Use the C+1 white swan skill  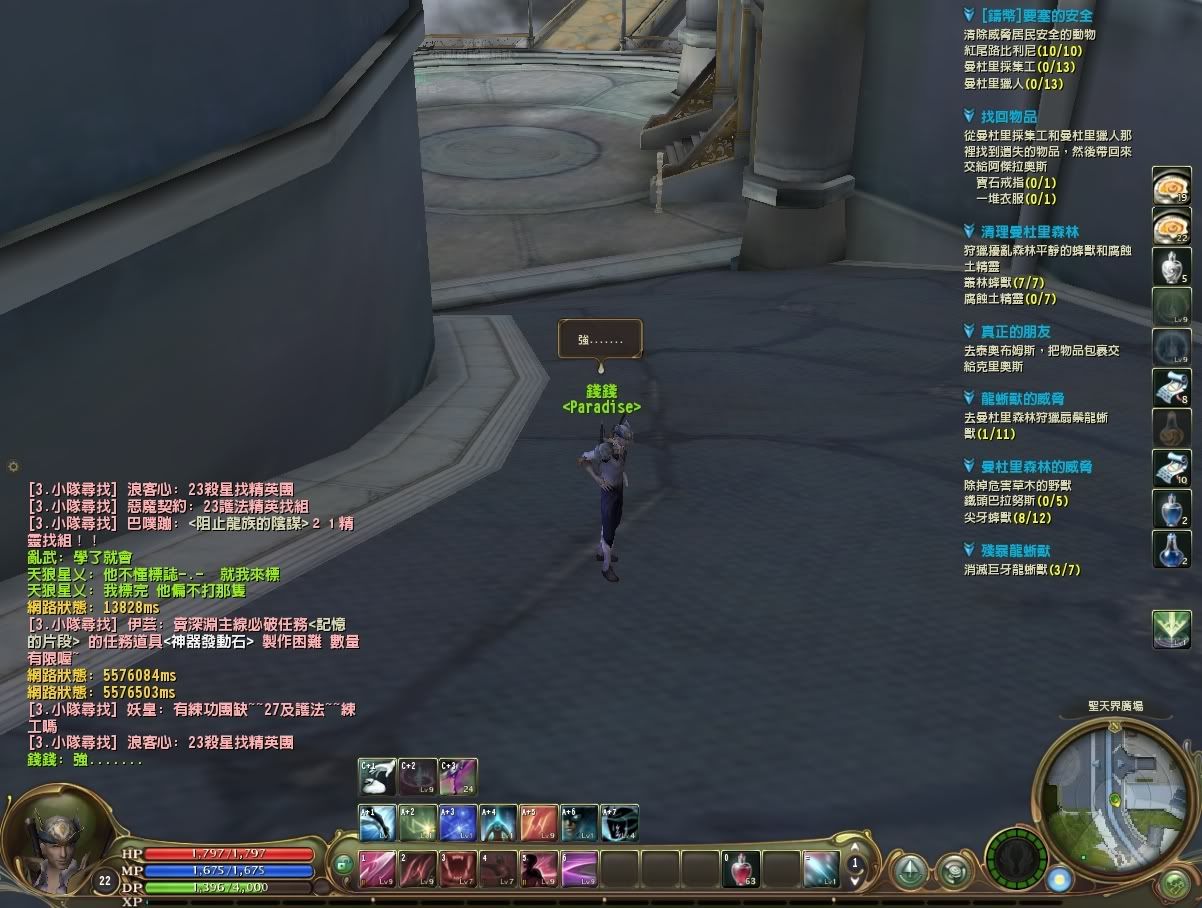pyautogui.click(x=378, y=777)
